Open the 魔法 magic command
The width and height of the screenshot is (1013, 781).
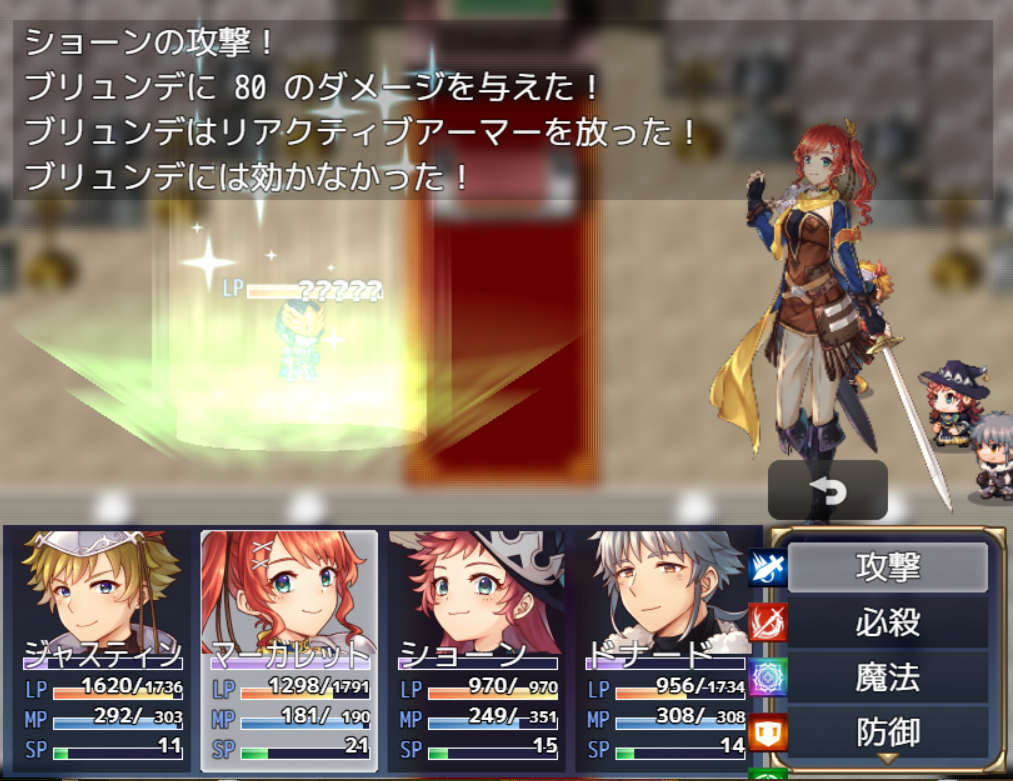(887, 678)
